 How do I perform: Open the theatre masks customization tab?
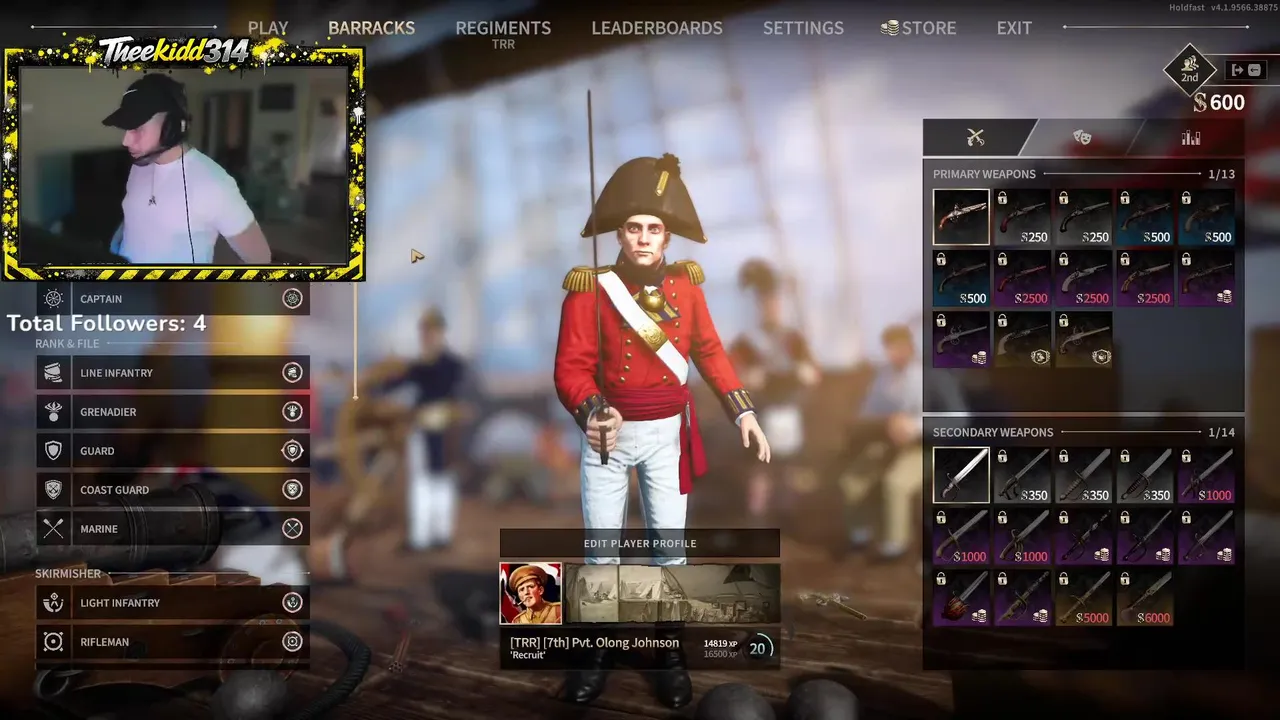pos(1082,138)
